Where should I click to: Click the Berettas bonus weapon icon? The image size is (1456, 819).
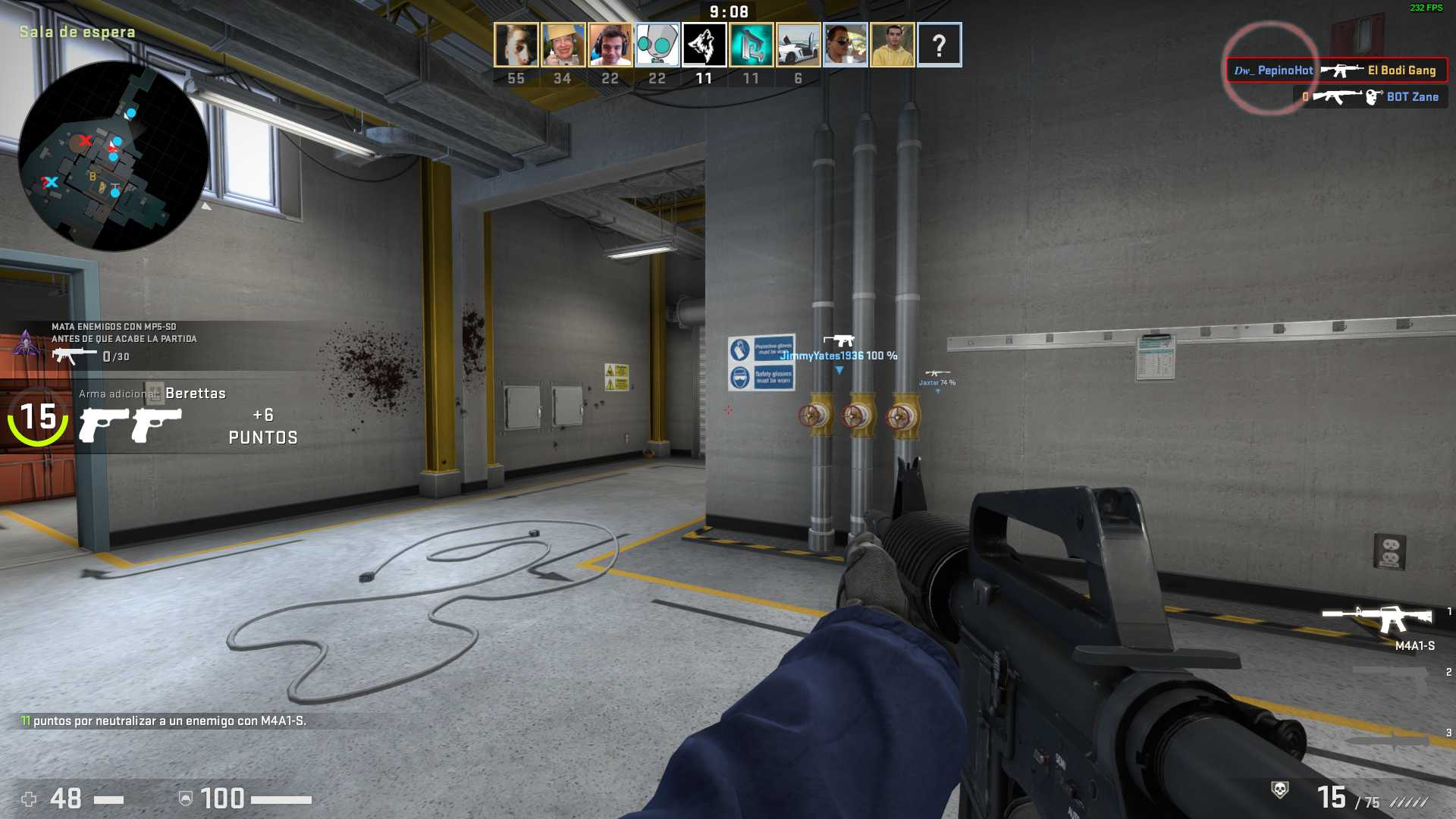click(x=130, y=425)
